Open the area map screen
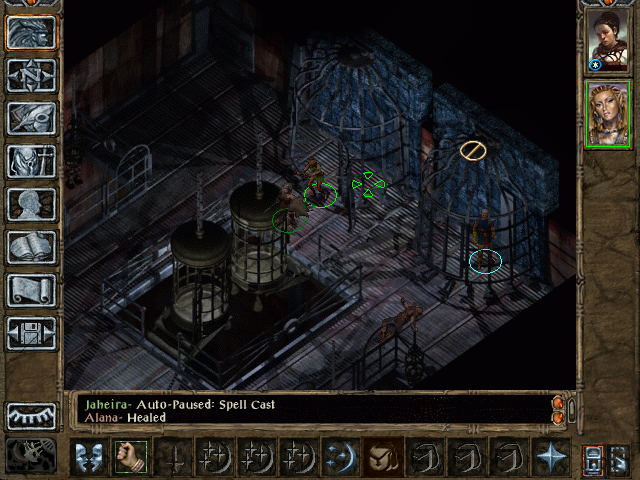 tap(31, 75)
